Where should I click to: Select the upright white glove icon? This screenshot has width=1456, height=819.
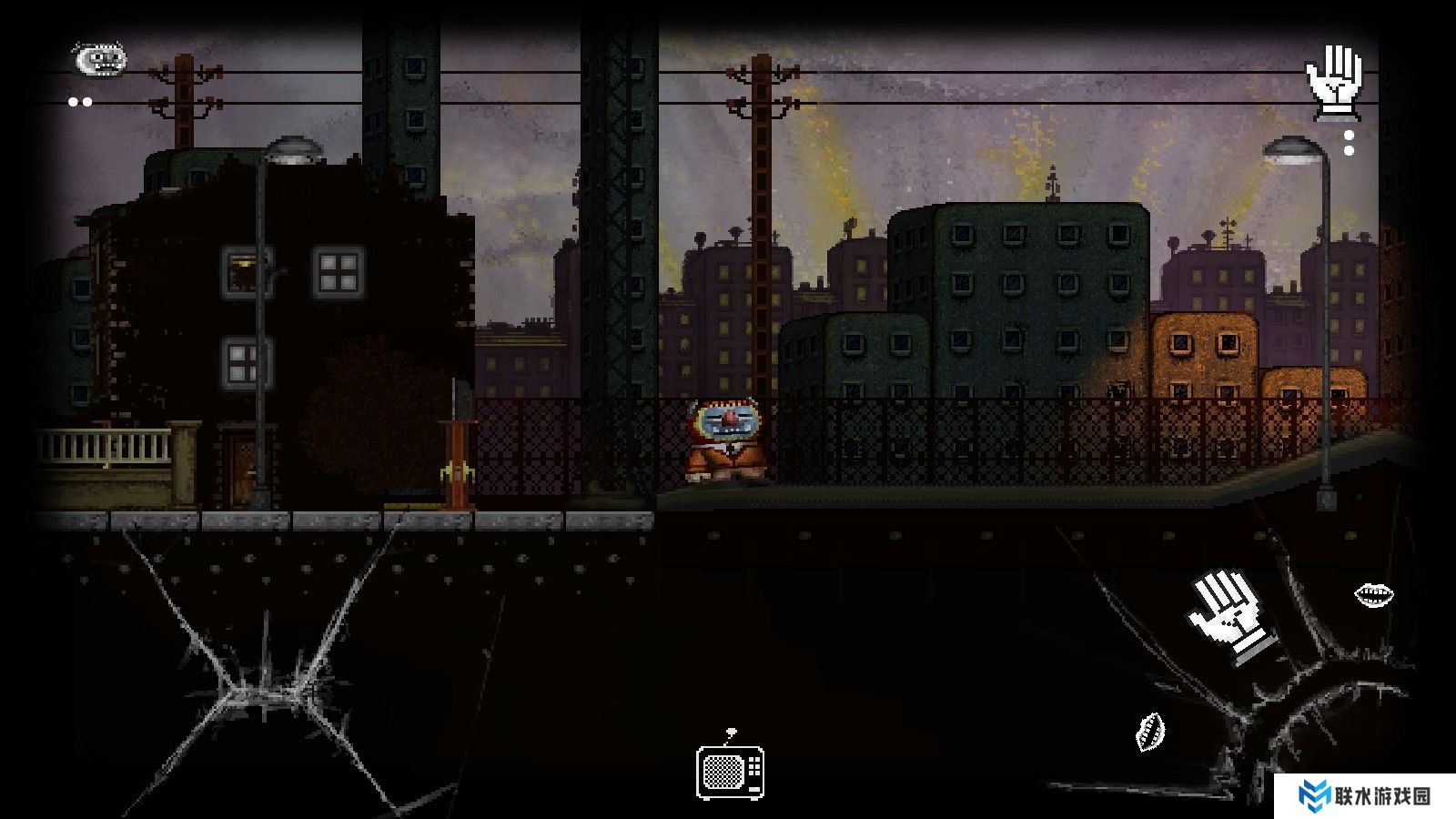(x=1333, y=83)
